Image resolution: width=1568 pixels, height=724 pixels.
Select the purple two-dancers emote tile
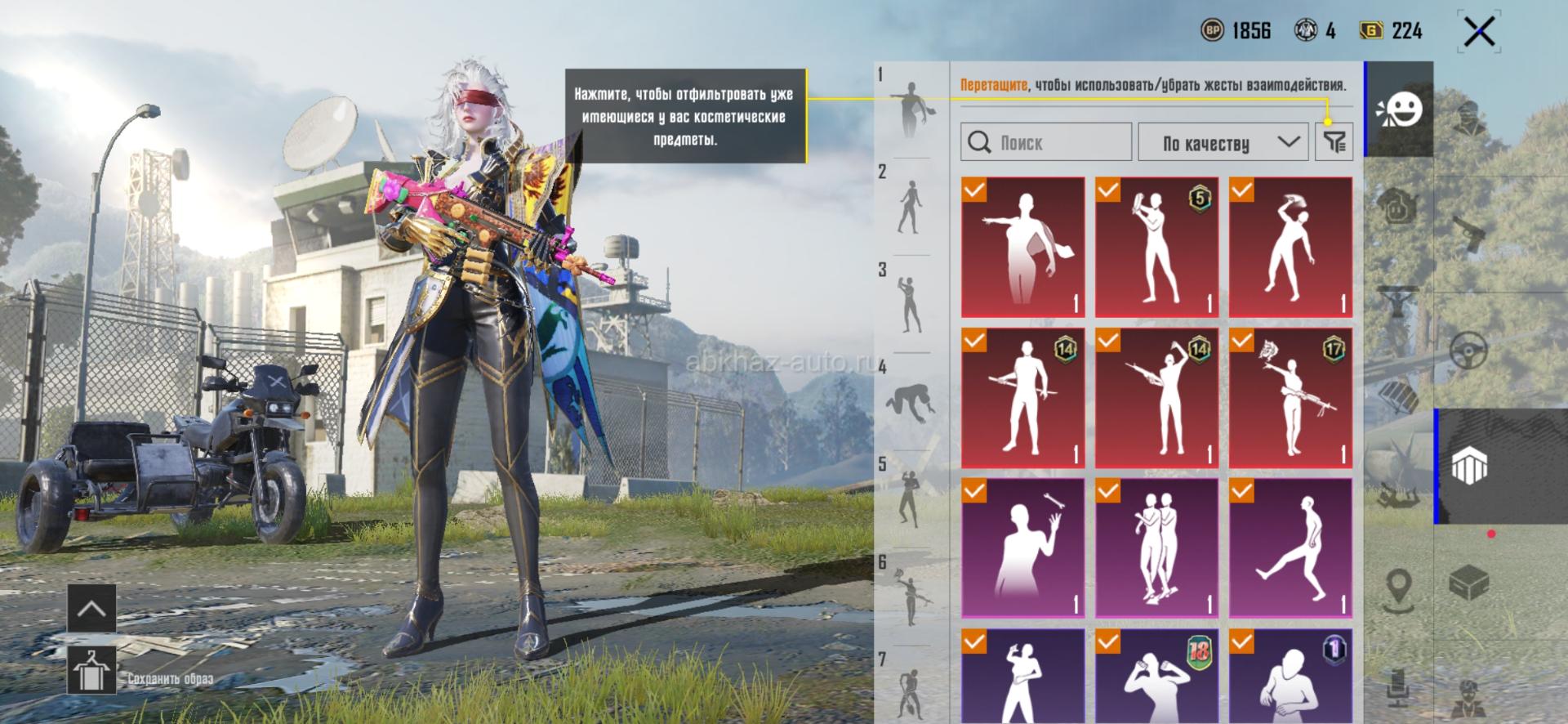[x=1156, y=547]
